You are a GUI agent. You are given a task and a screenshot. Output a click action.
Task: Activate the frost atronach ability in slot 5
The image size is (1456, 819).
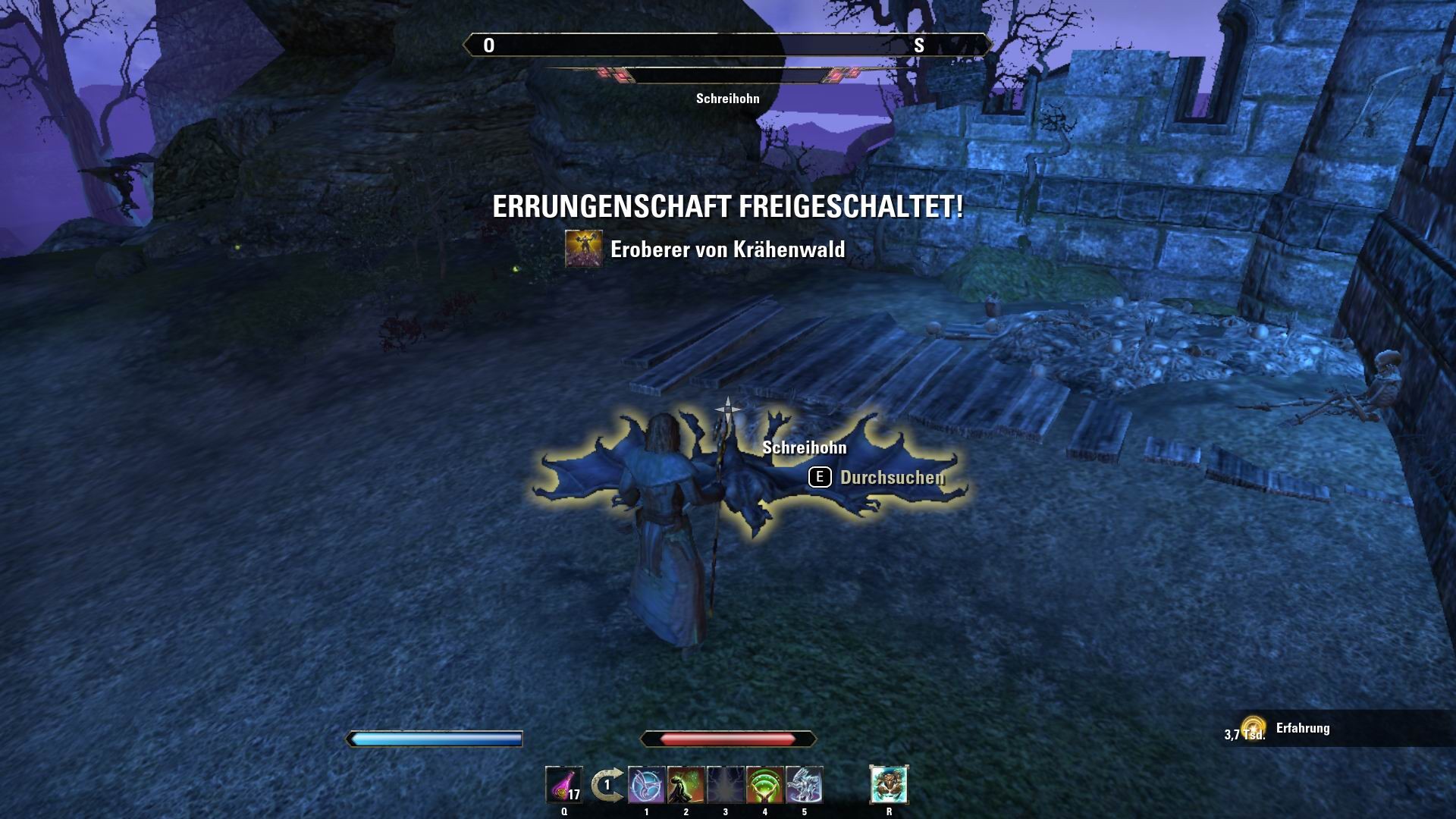coord(805,784)
